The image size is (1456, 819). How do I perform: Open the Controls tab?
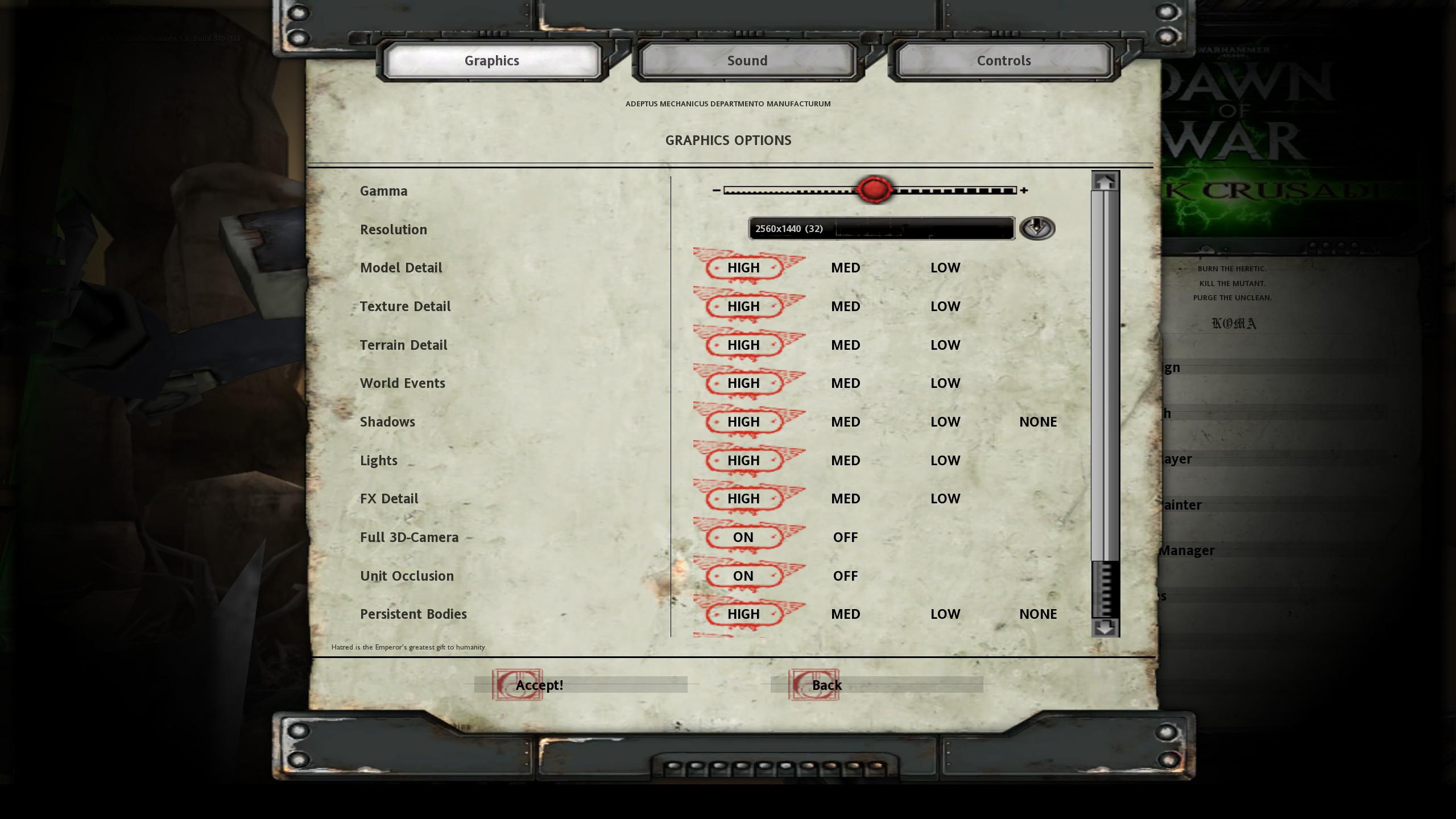(1003, 60)
